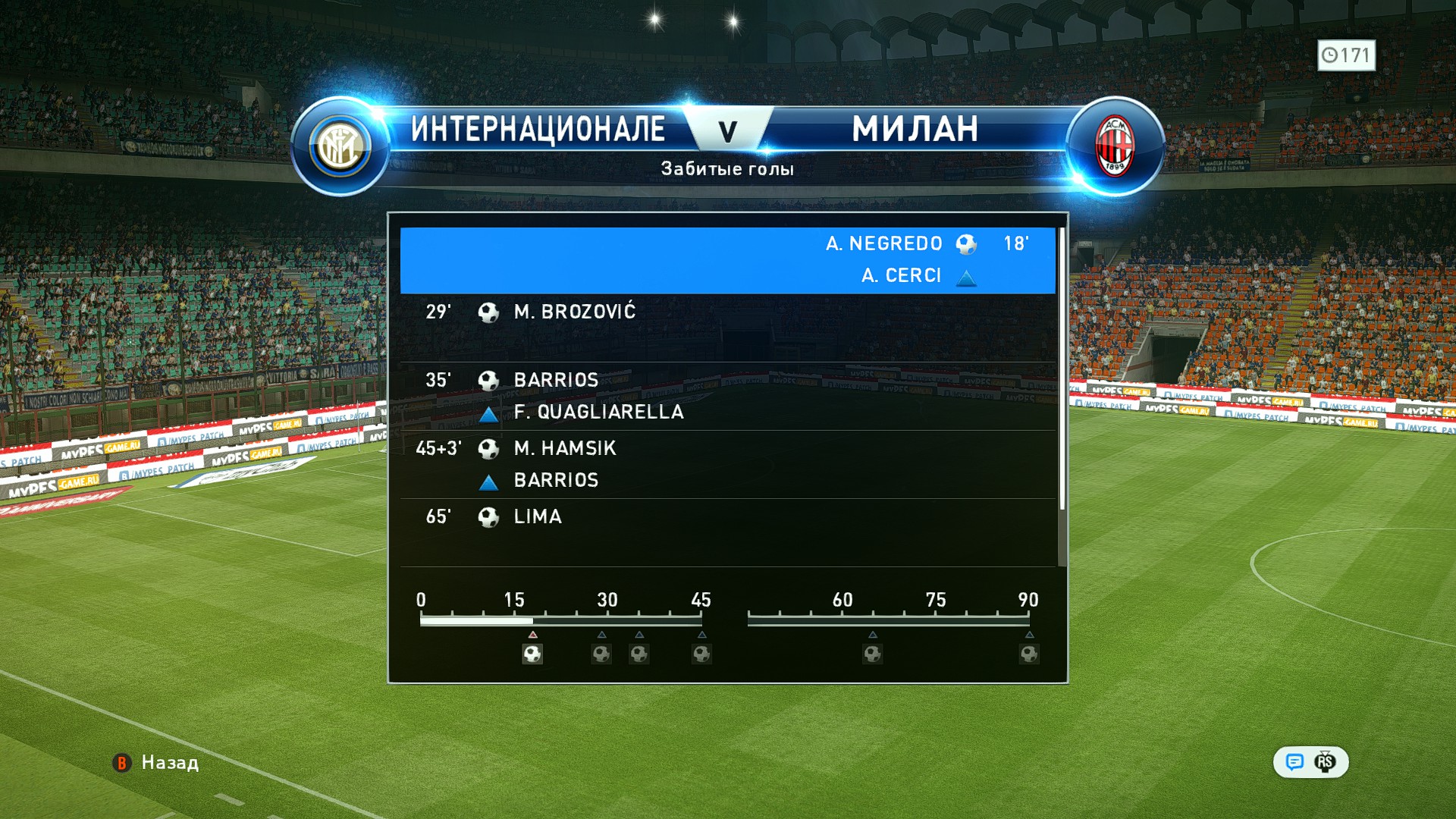Image resolution: width=1456 pixels, height=819 pixels.
Task: Open the chat bubble icon
Action: (1294, 762)
